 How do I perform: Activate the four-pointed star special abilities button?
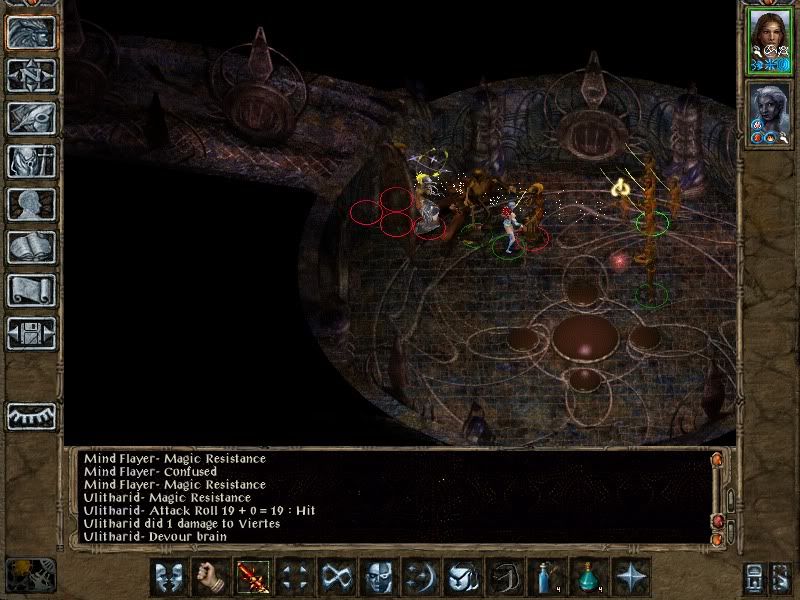[630, 577]
